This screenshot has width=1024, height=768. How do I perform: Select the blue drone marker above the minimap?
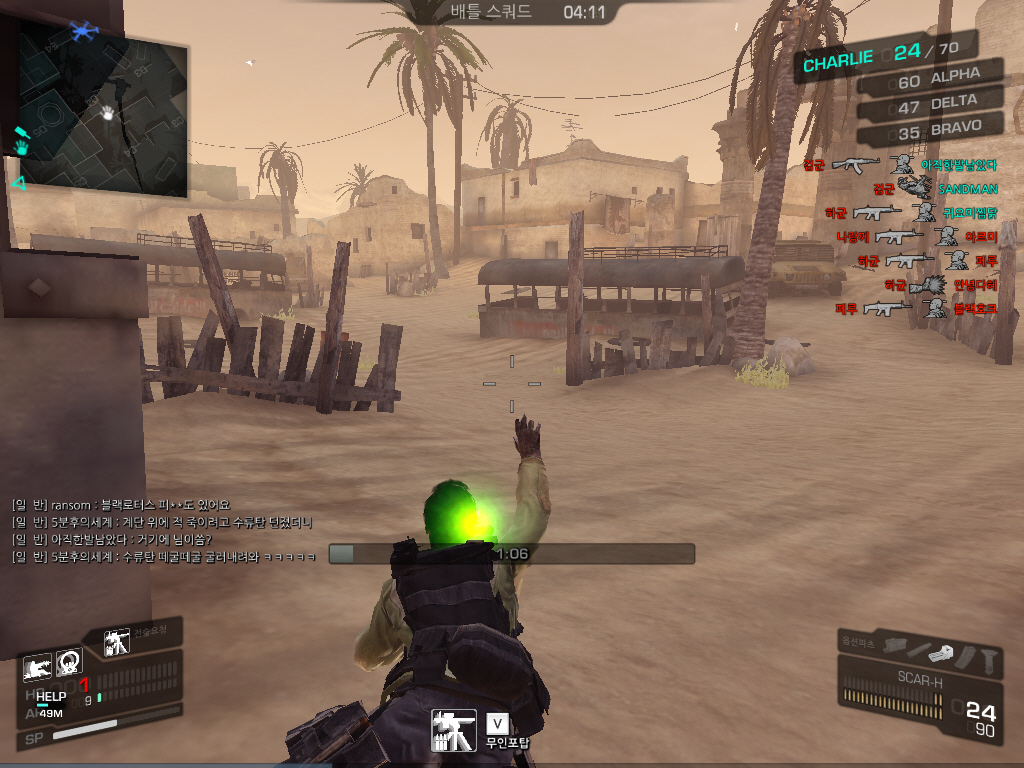[84, 30]
